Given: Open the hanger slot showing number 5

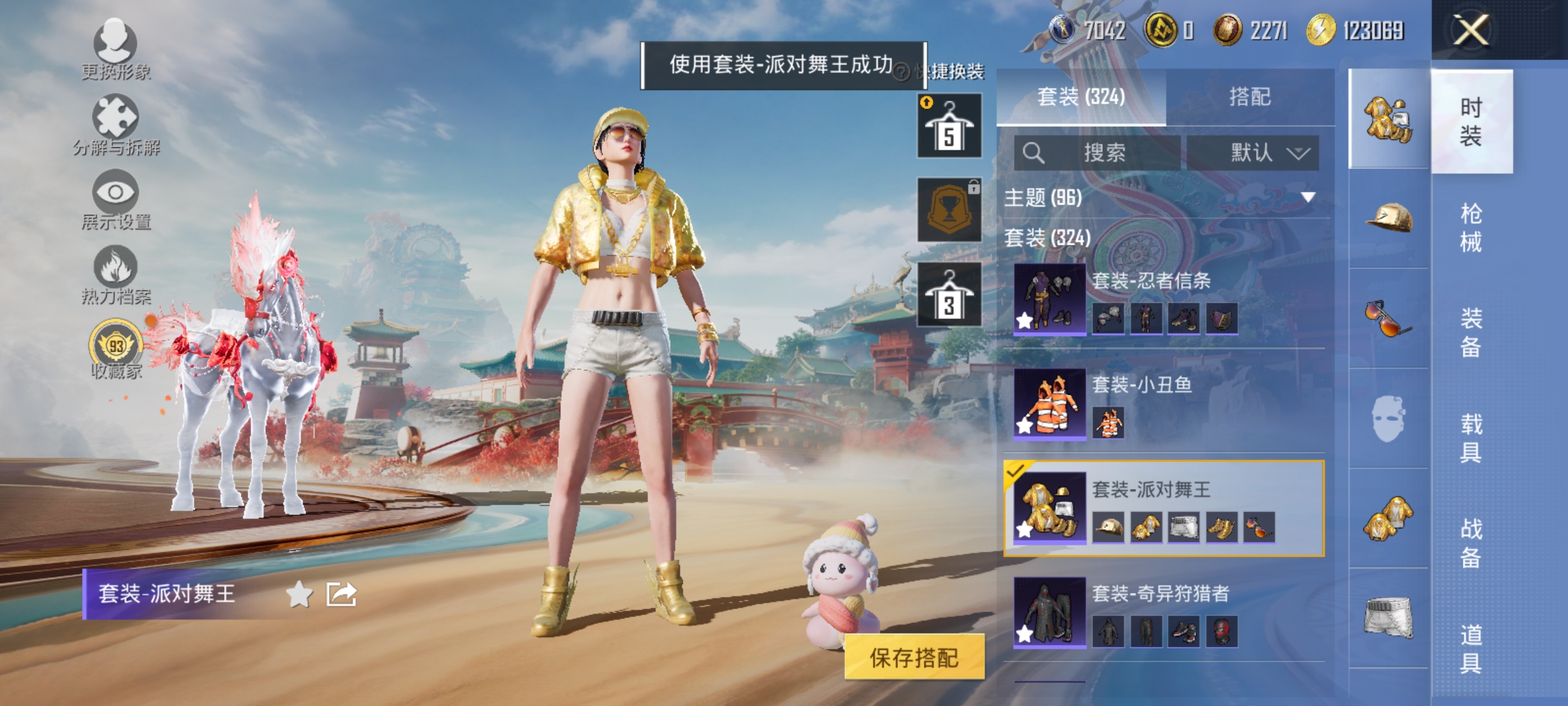Looking at the screenshot, I should pyautogui.click(x=949, y=124).
